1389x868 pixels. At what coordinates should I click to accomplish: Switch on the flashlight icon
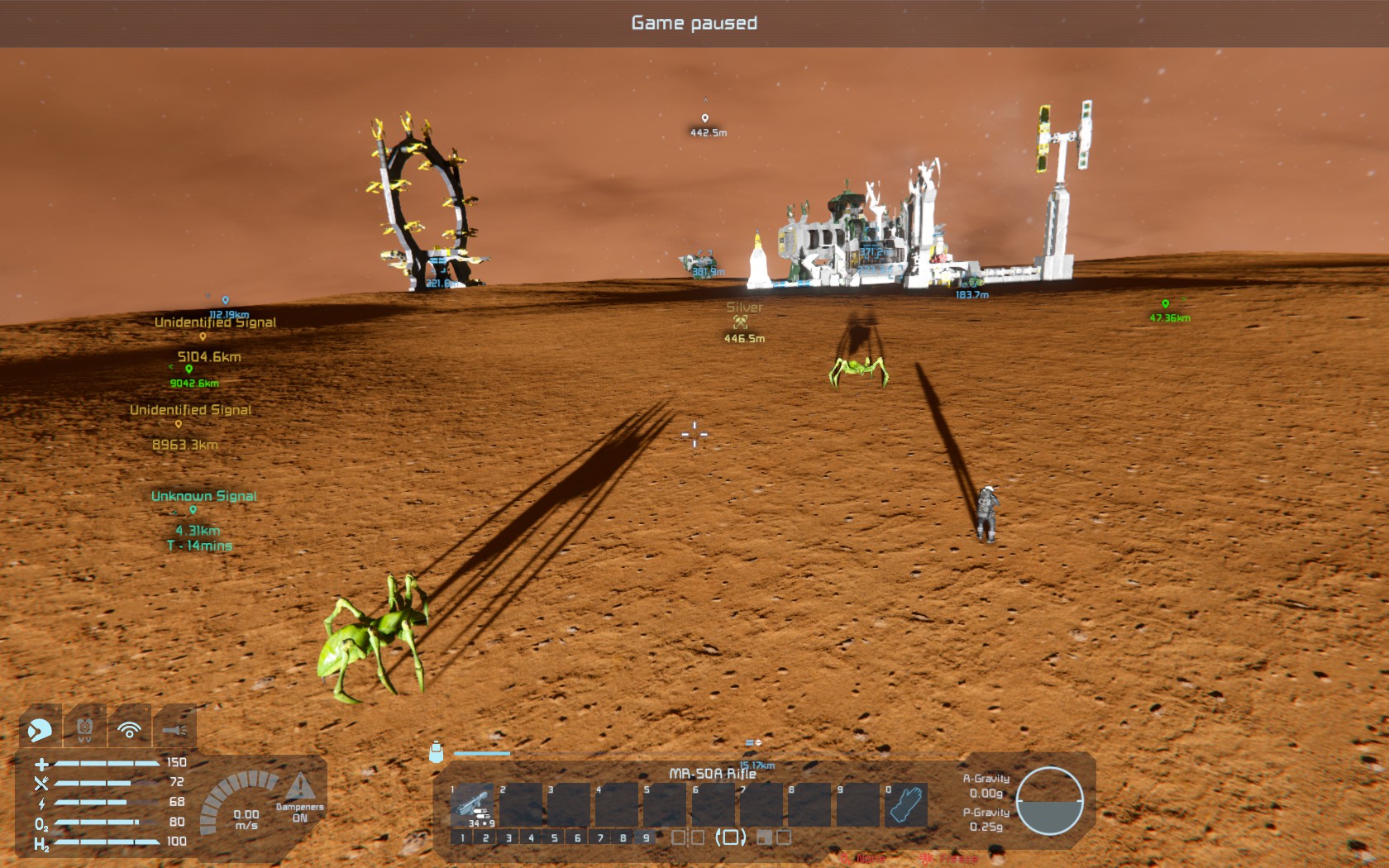click(174, 729)
